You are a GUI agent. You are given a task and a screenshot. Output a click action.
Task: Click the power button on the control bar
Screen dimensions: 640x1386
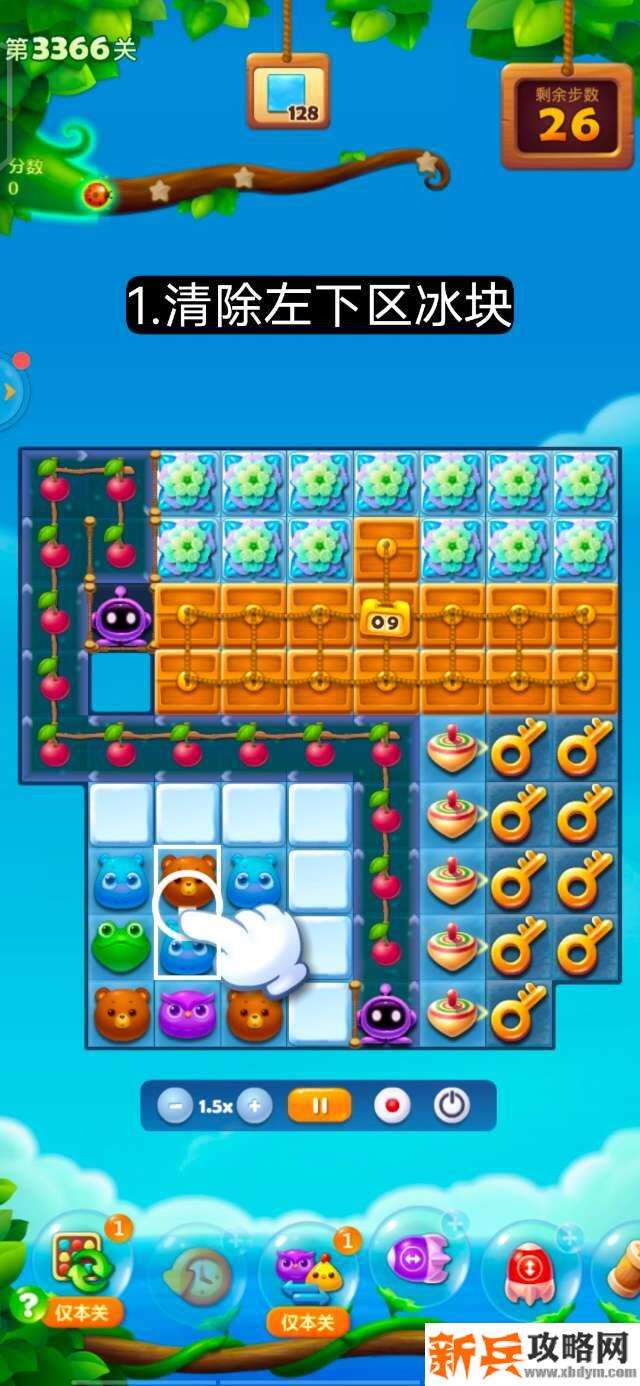pos(452,1106)
